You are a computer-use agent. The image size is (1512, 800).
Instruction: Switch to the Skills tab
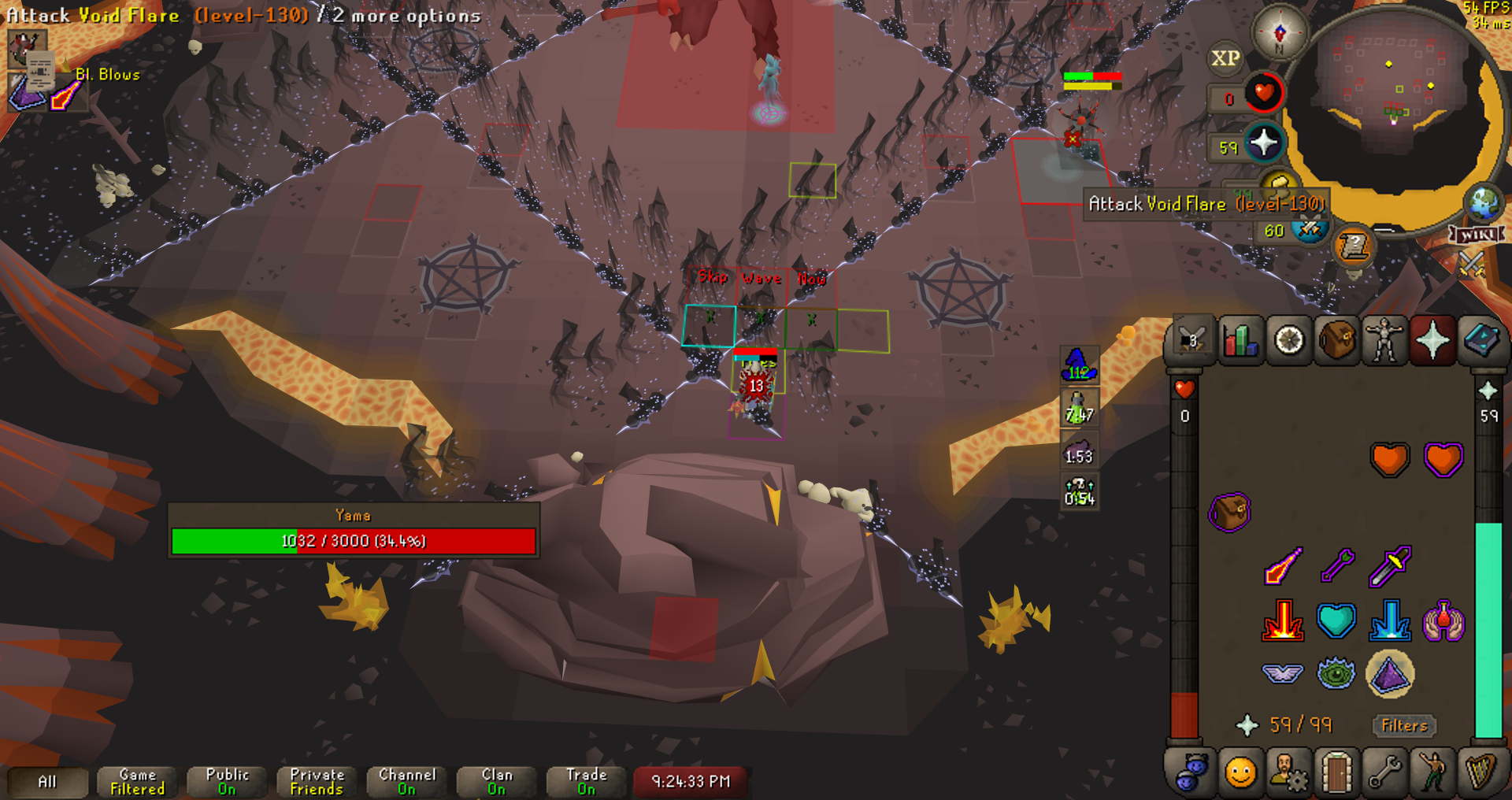(1240, 341)
